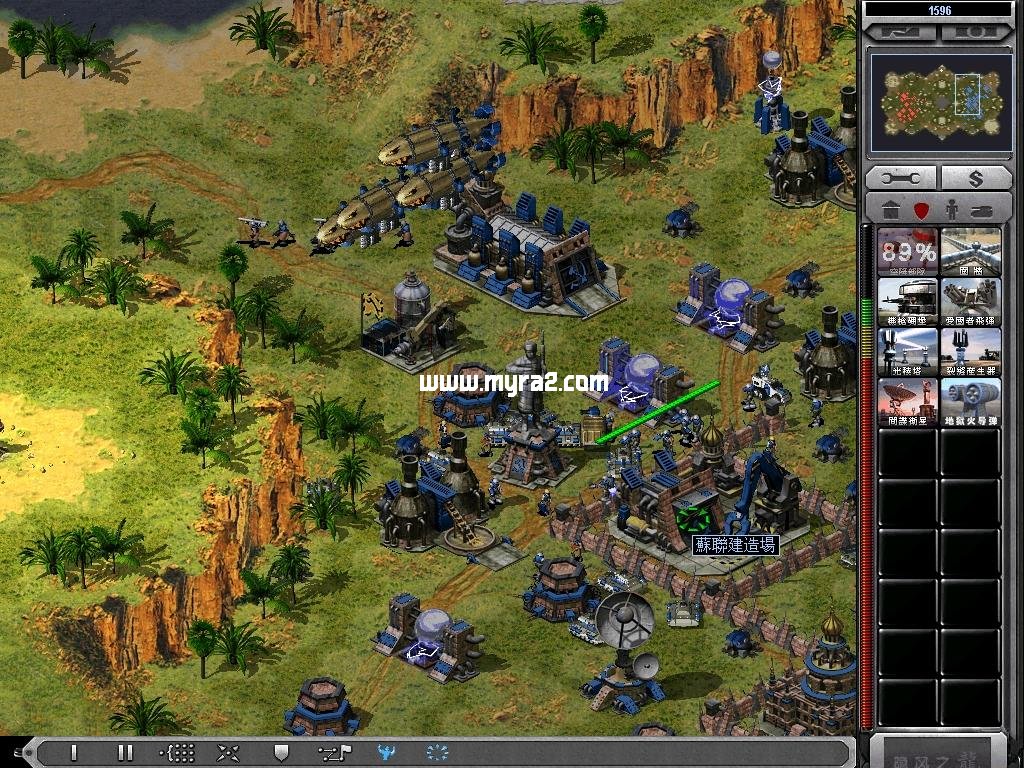
Task: Build the Grand Cannon defense
Action: tap(970, 401)
